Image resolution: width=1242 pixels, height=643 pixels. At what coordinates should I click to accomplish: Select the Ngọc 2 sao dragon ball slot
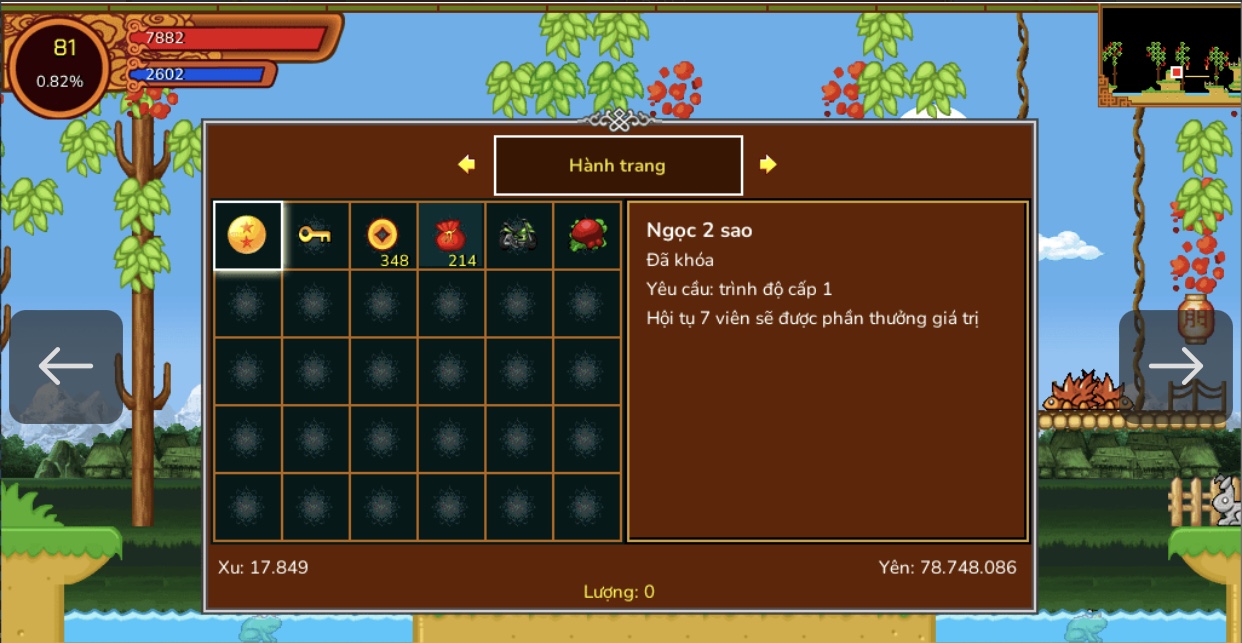(x=248, y=236)
